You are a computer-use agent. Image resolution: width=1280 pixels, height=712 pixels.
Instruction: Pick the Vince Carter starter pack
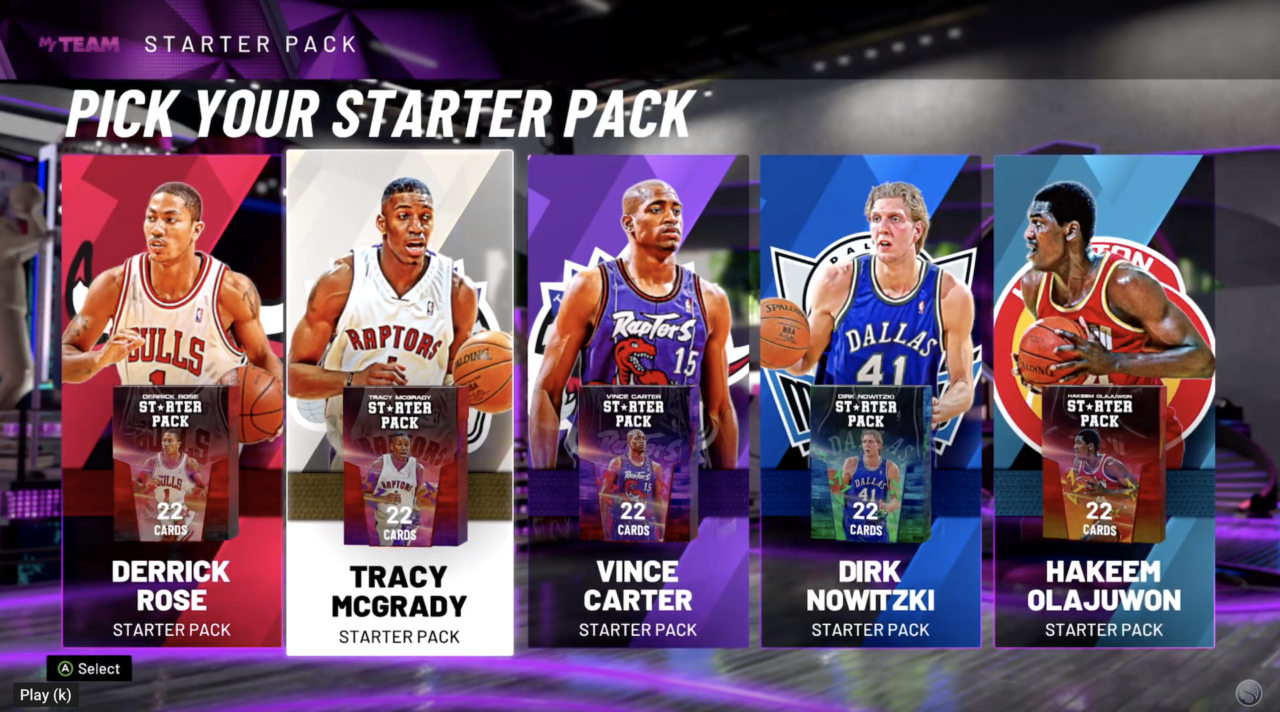[638, 400]
